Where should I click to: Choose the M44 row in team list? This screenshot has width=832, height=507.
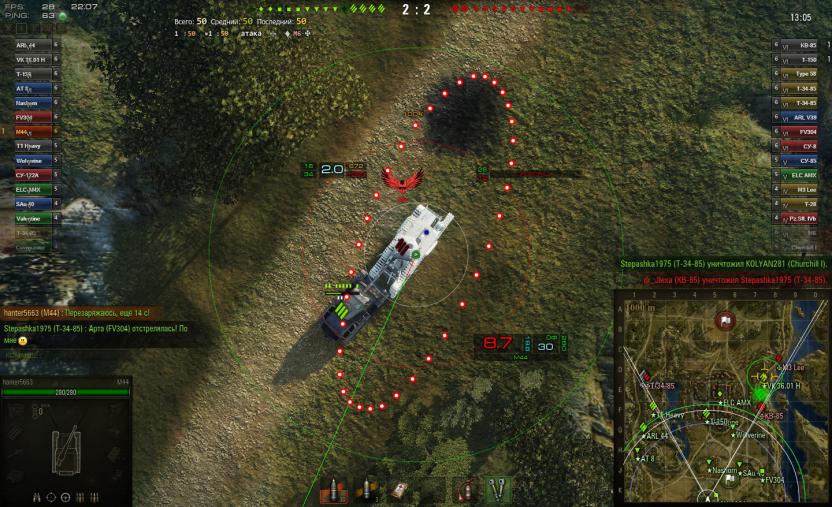point(30,131)
